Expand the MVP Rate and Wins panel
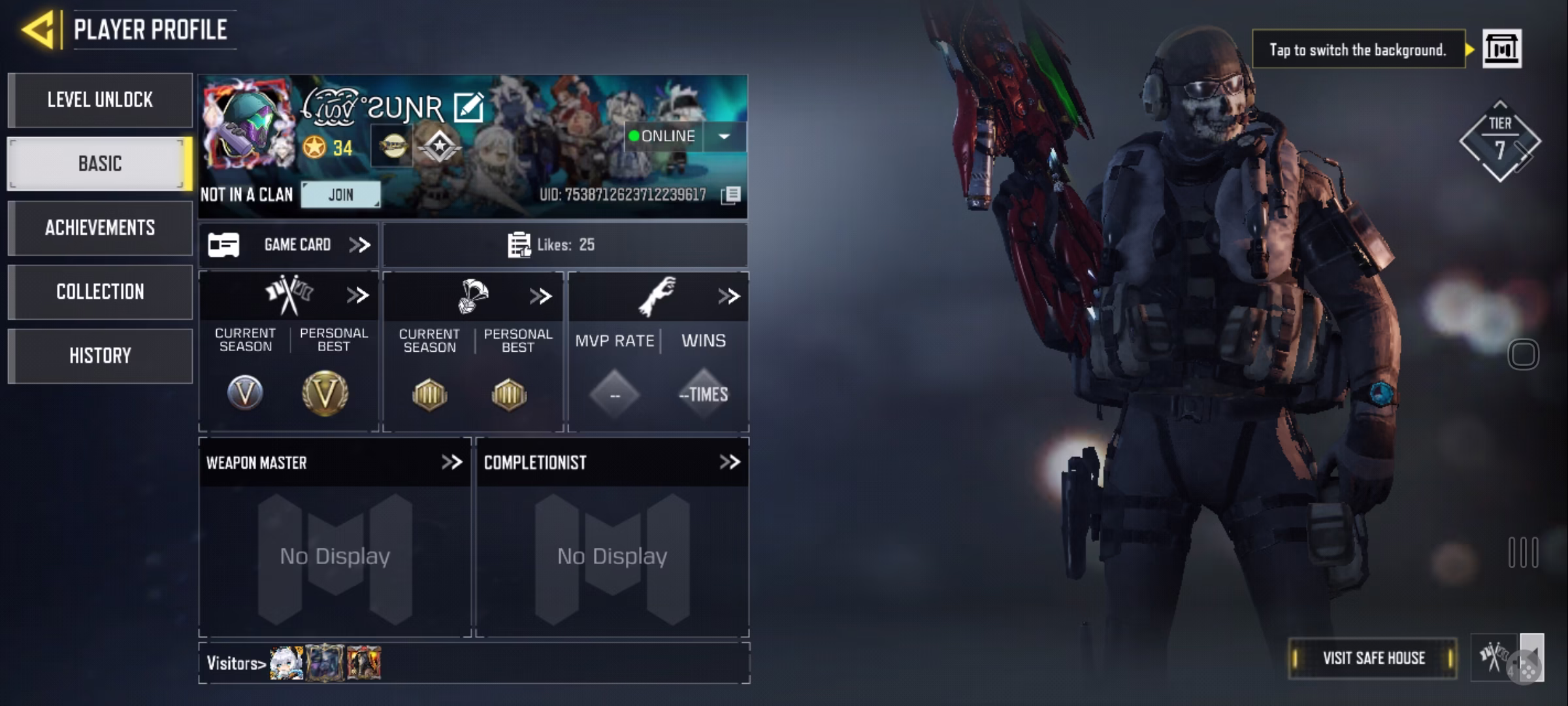 tap(728, 296)
